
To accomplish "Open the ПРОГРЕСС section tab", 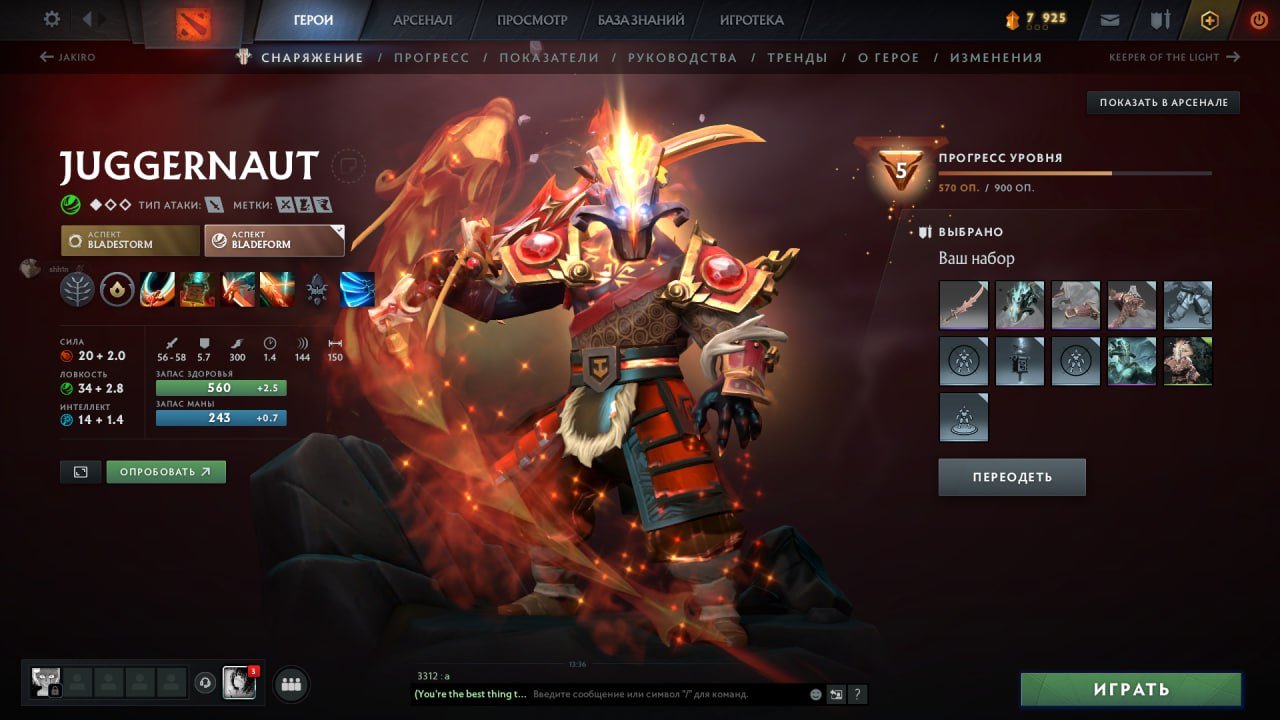I will [x=432, y=57].
